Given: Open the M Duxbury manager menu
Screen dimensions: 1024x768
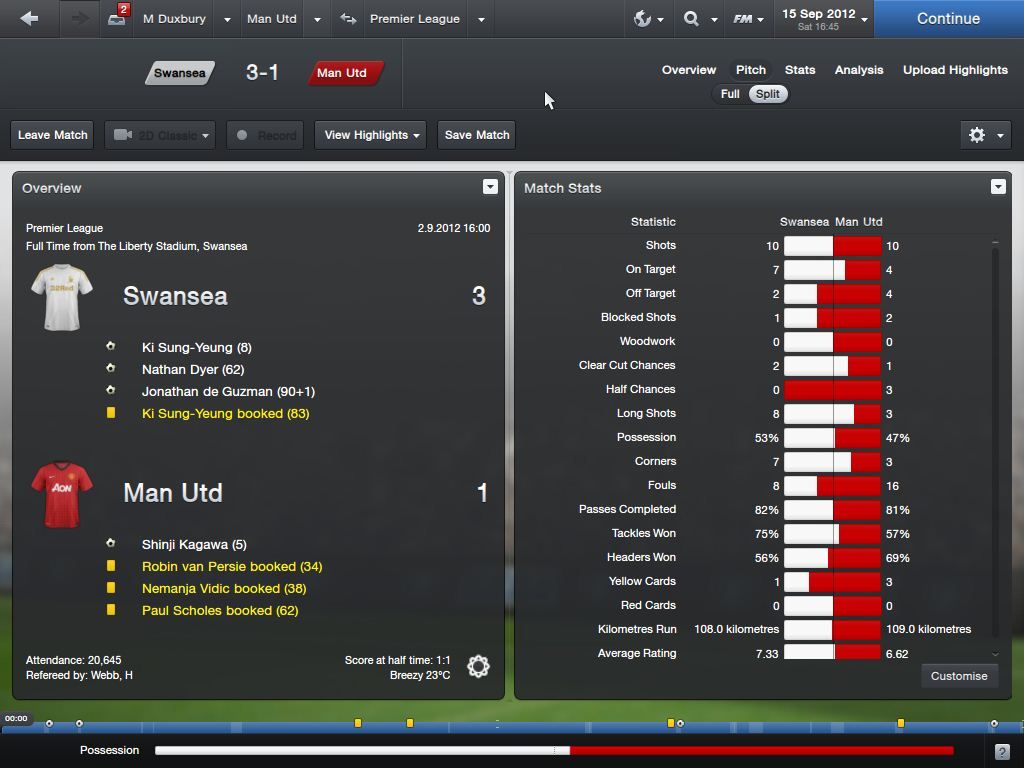Looking at the screenshot, I should pos(175,19).
